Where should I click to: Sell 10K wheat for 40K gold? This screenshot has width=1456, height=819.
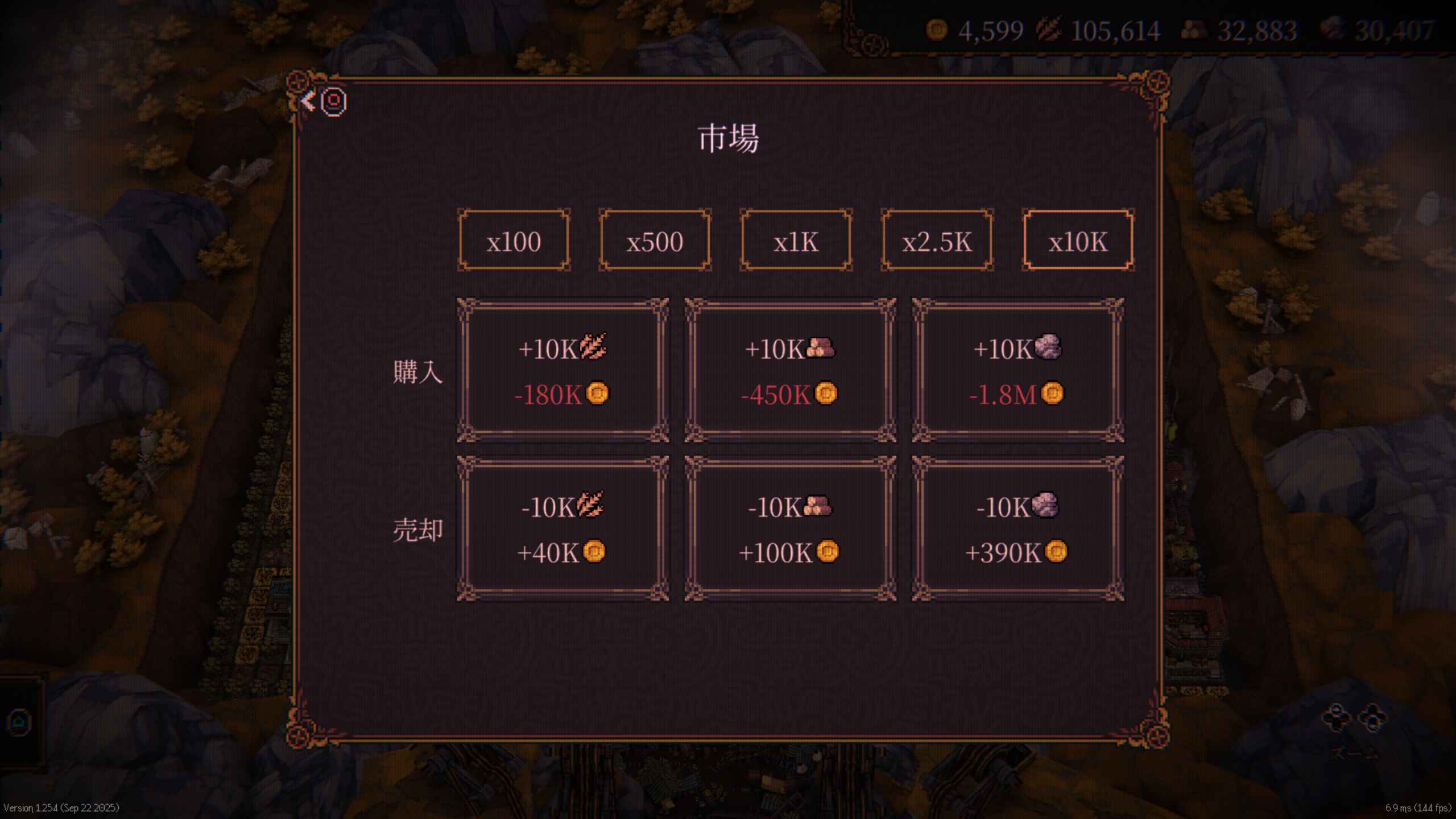pos(562,528)
